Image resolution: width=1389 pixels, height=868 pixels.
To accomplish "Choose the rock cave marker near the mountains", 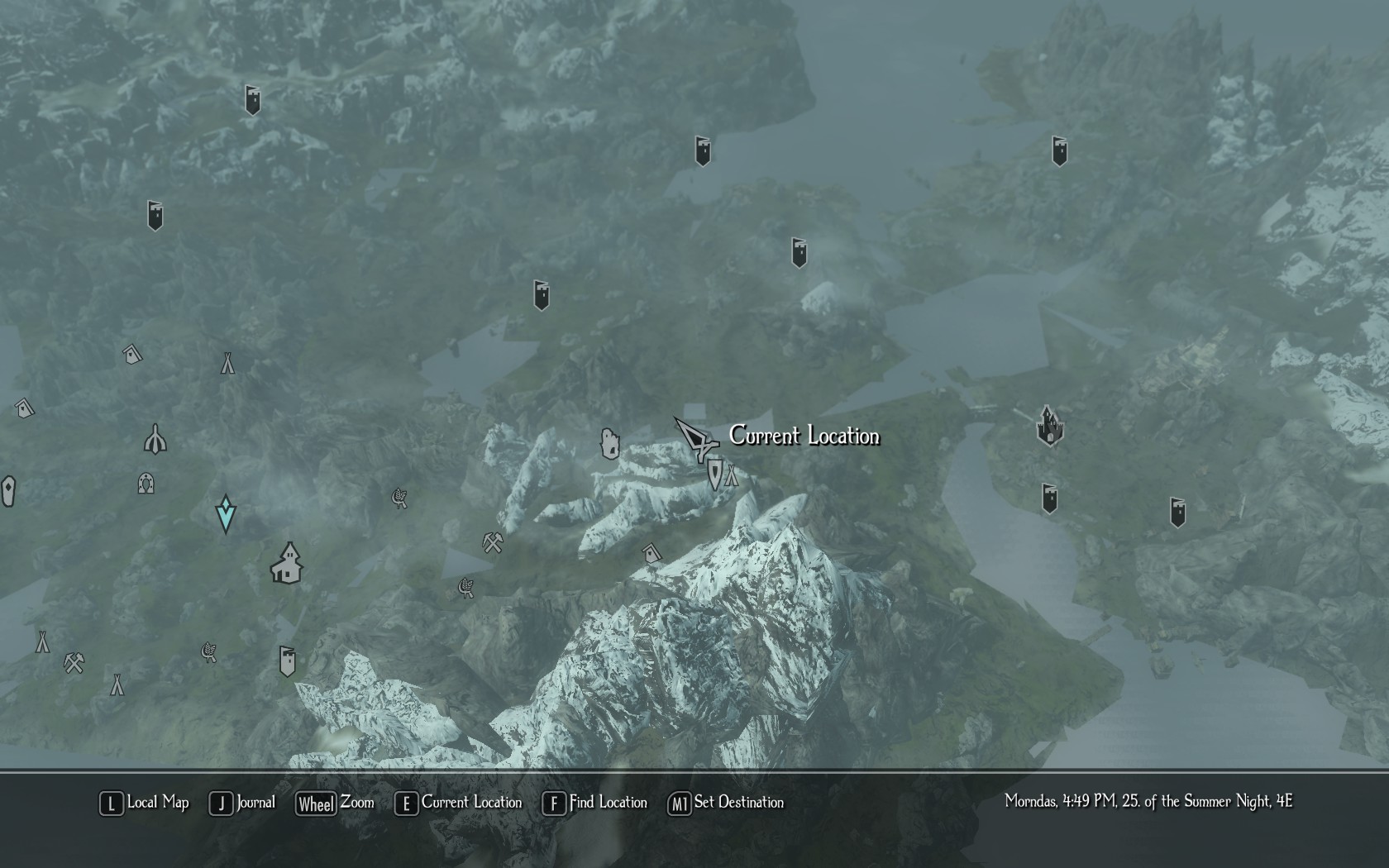I will click(610, 444).
